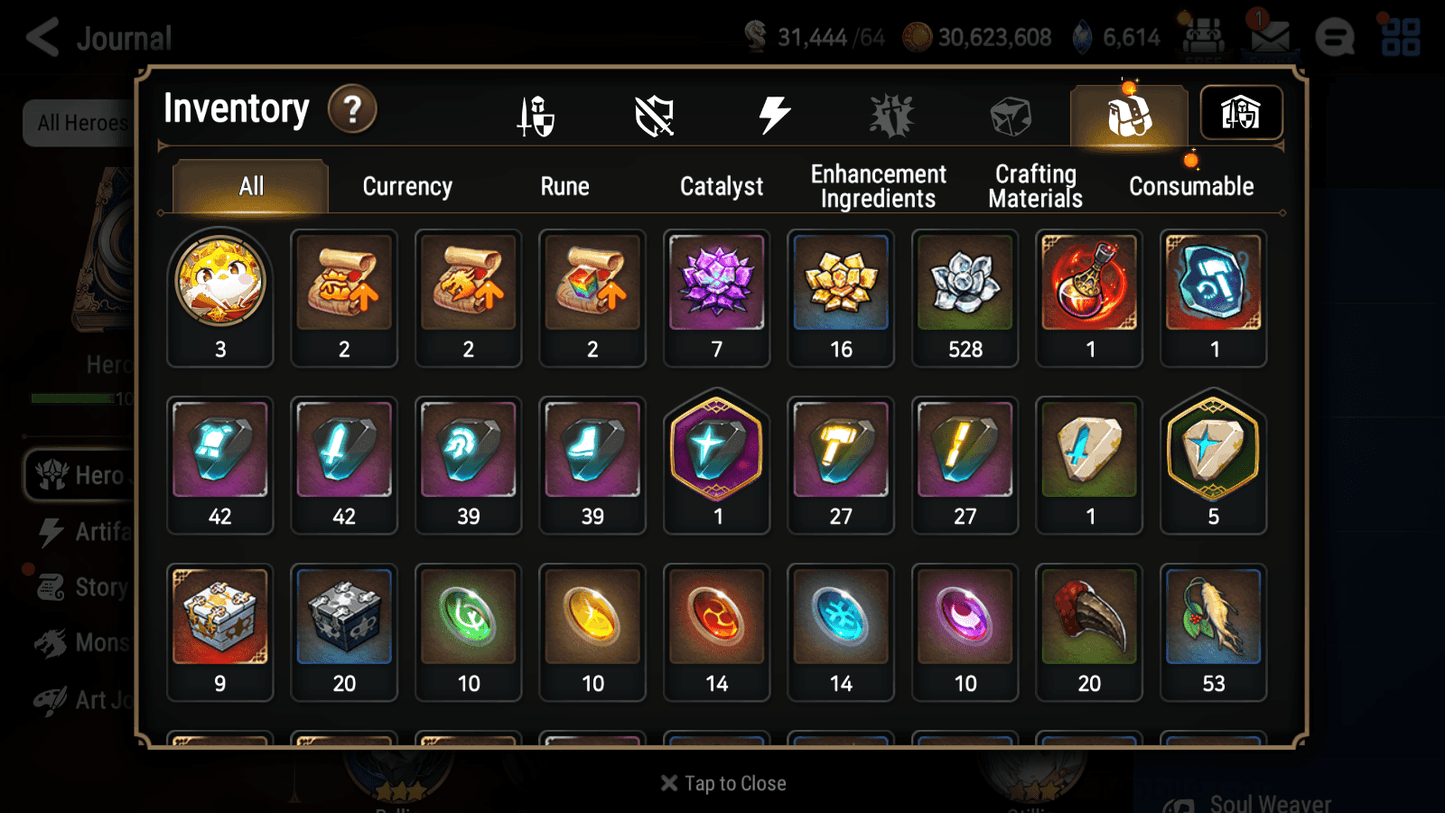
Task: Open the mail inbox icon
Action: click(x=1270, y=37)
